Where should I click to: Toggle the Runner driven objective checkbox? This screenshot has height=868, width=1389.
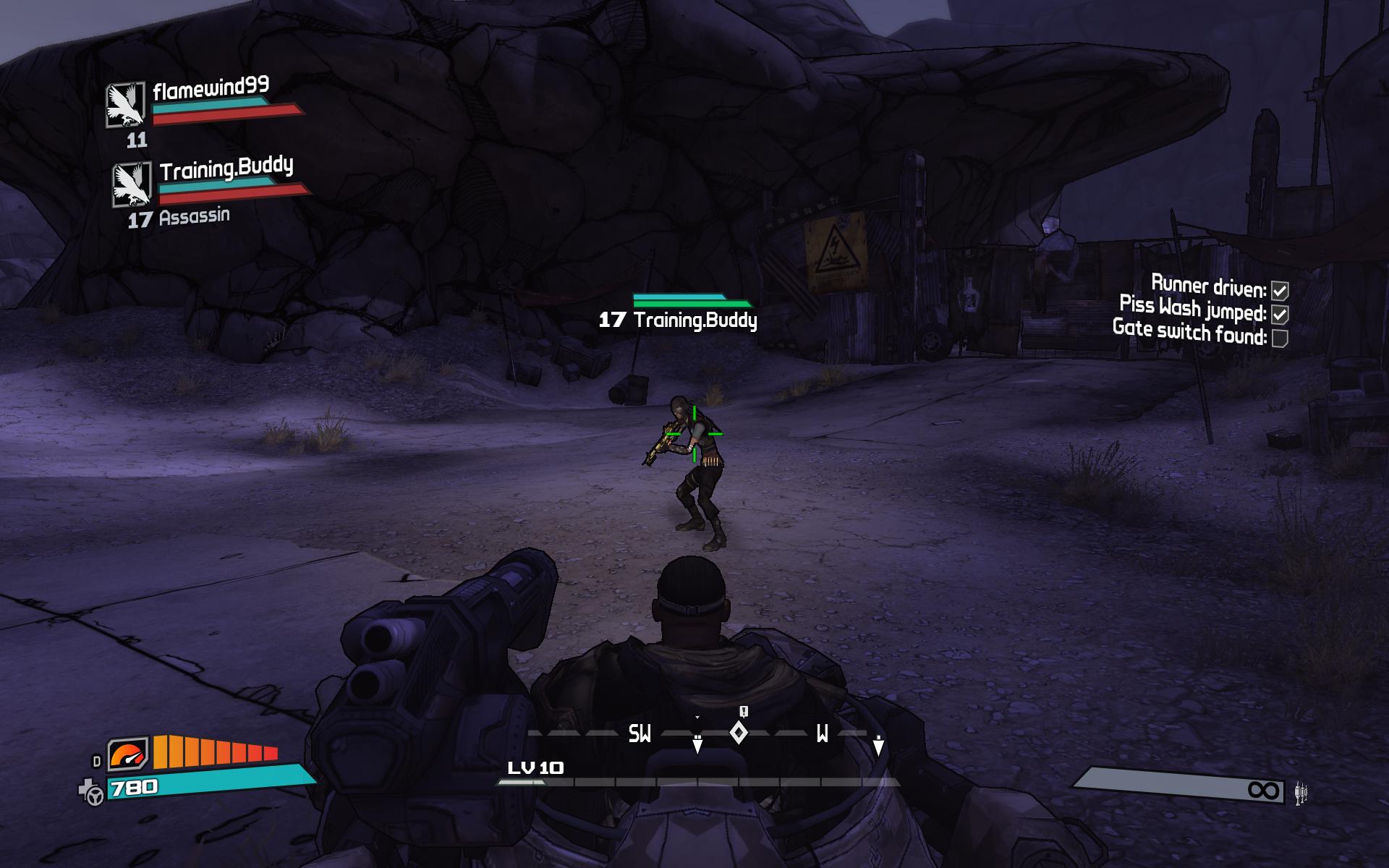1280,291
